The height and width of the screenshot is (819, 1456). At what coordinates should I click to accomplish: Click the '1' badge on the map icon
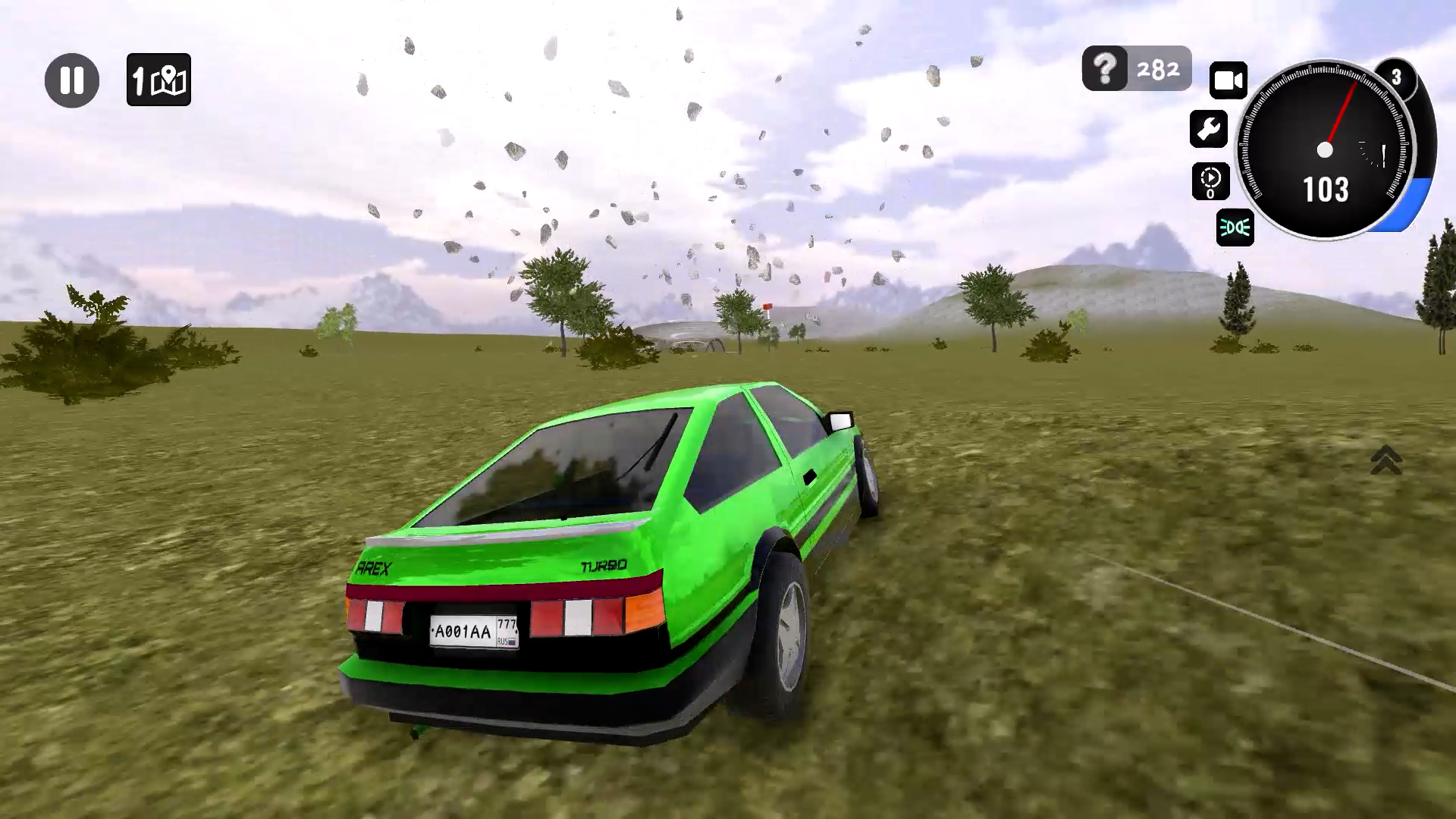click(139, 79)
